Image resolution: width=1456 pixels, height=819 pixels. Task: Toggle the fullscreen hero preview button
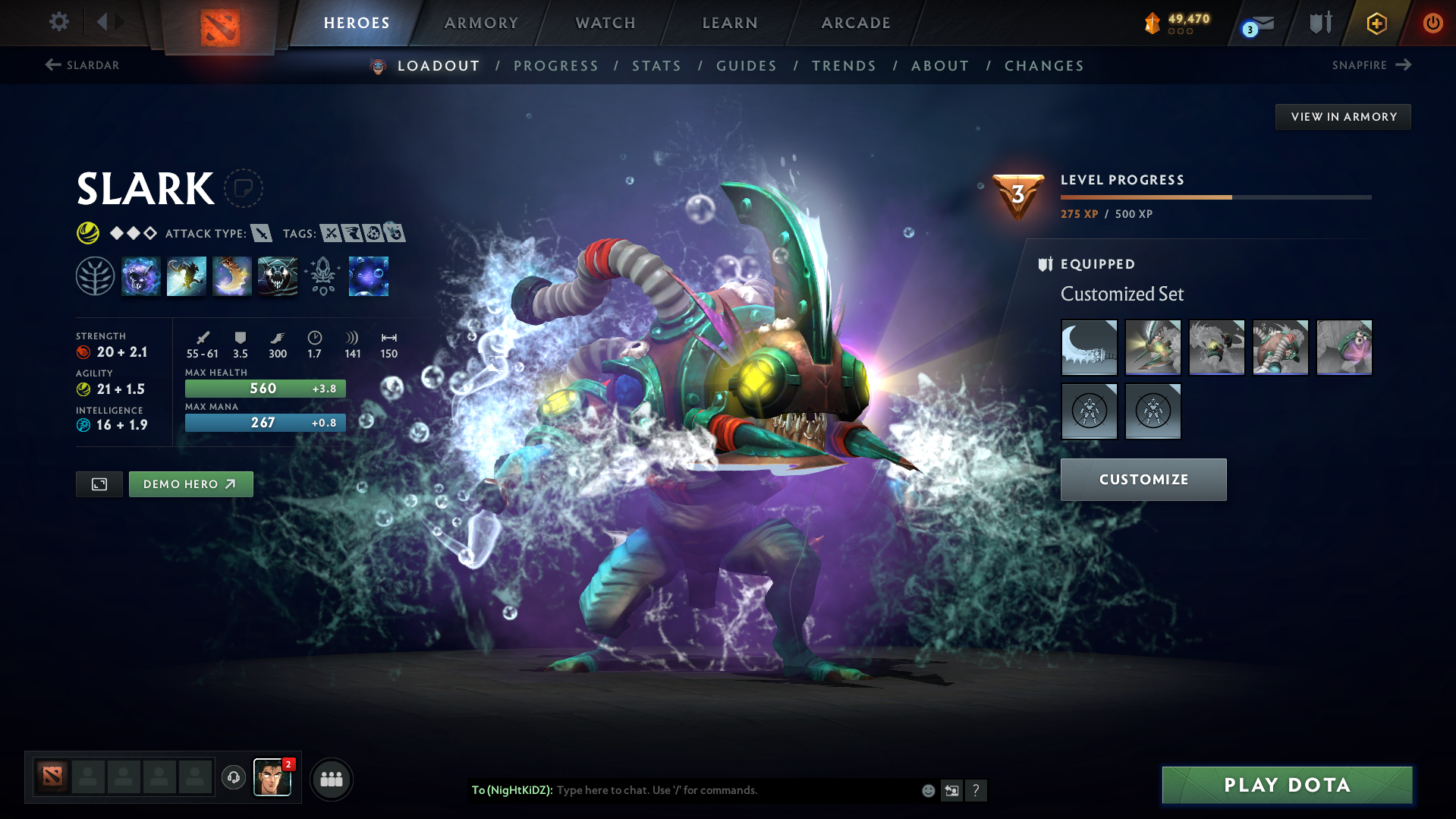pyautogui.click(x=98, y=484)
